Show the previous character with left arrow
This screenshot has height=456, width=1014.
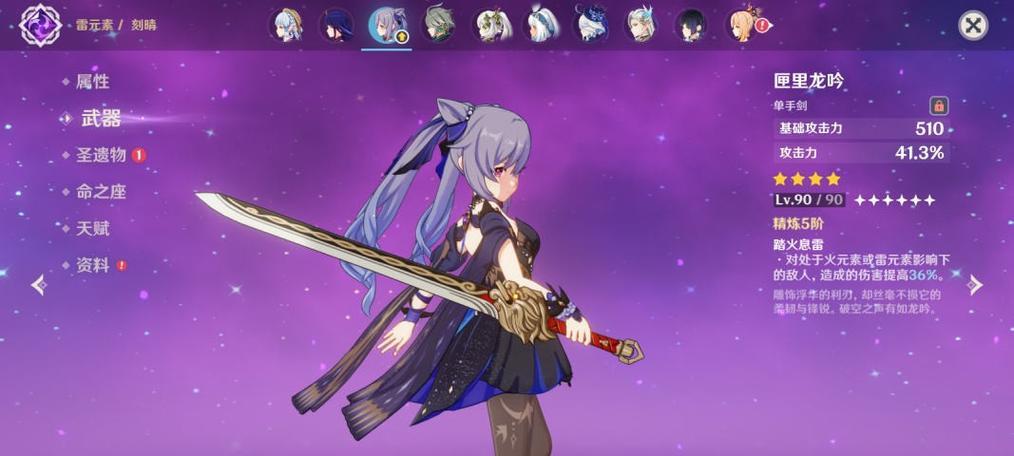(x=38, y=285)
